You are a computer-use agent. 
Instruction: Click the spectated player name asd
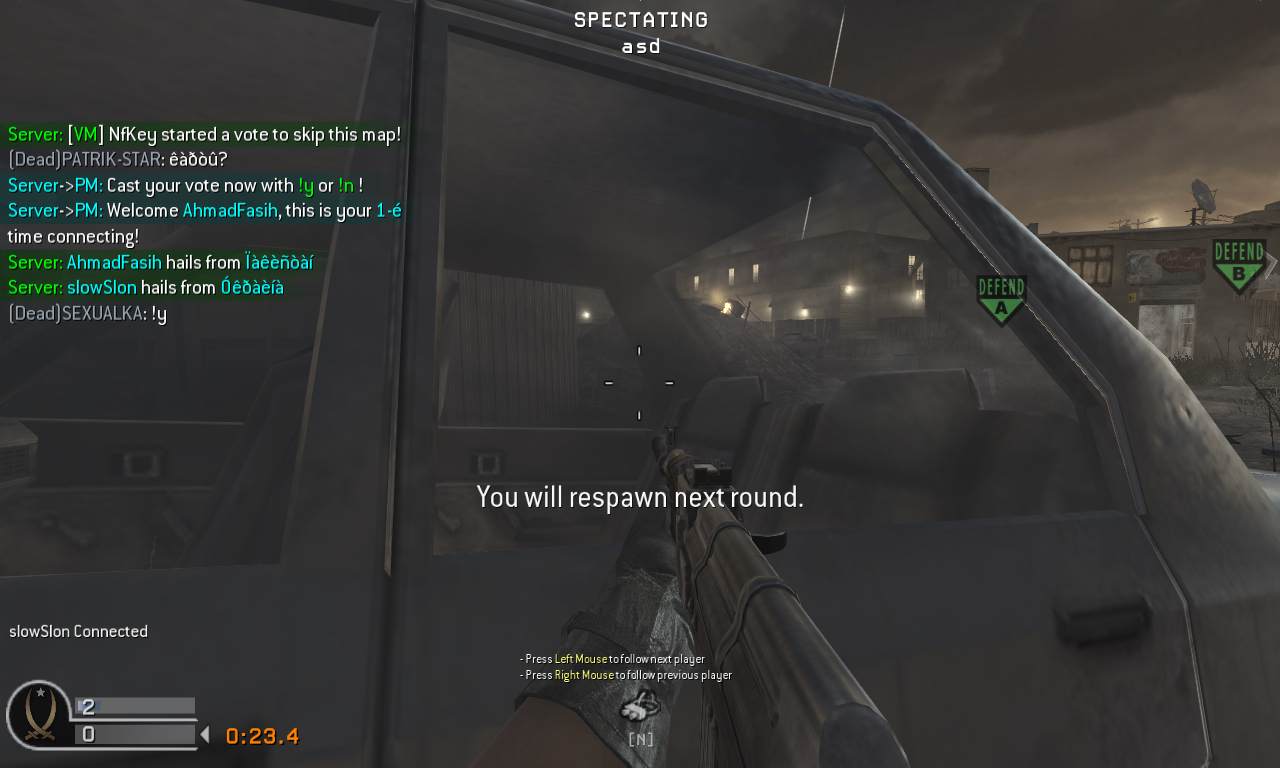point(640,45)
